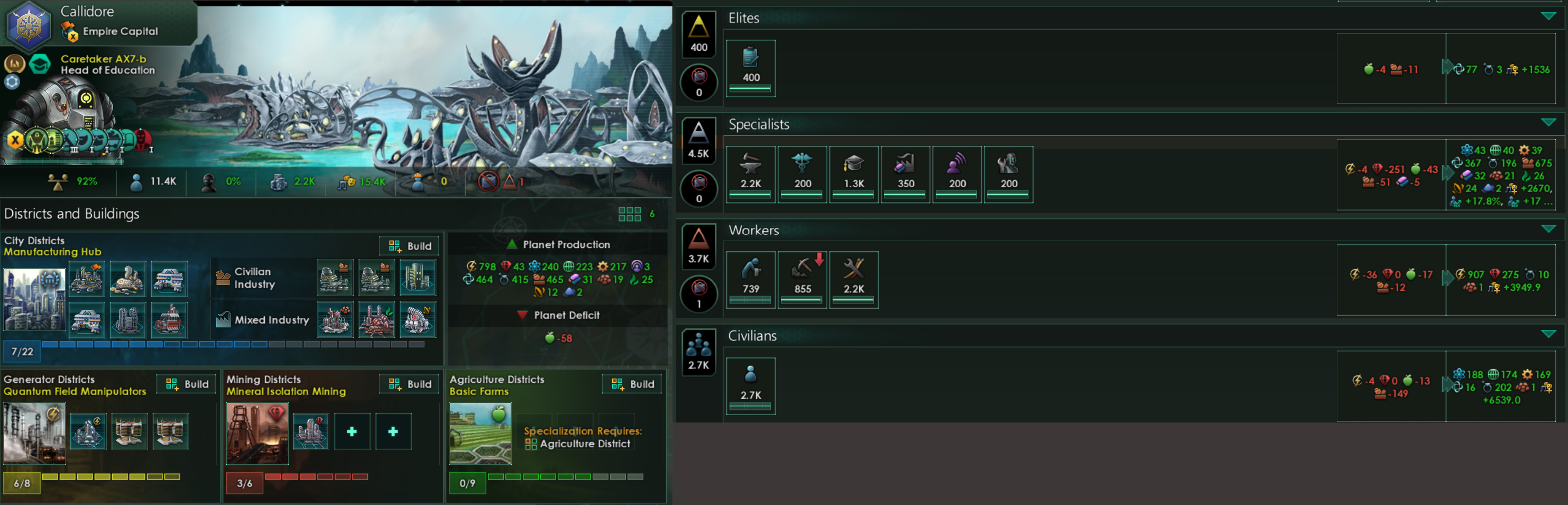This screenshot has width=1568, height=505.
Task: Toggle the Civilians section arrow
Action: [x=1548, y=334]
